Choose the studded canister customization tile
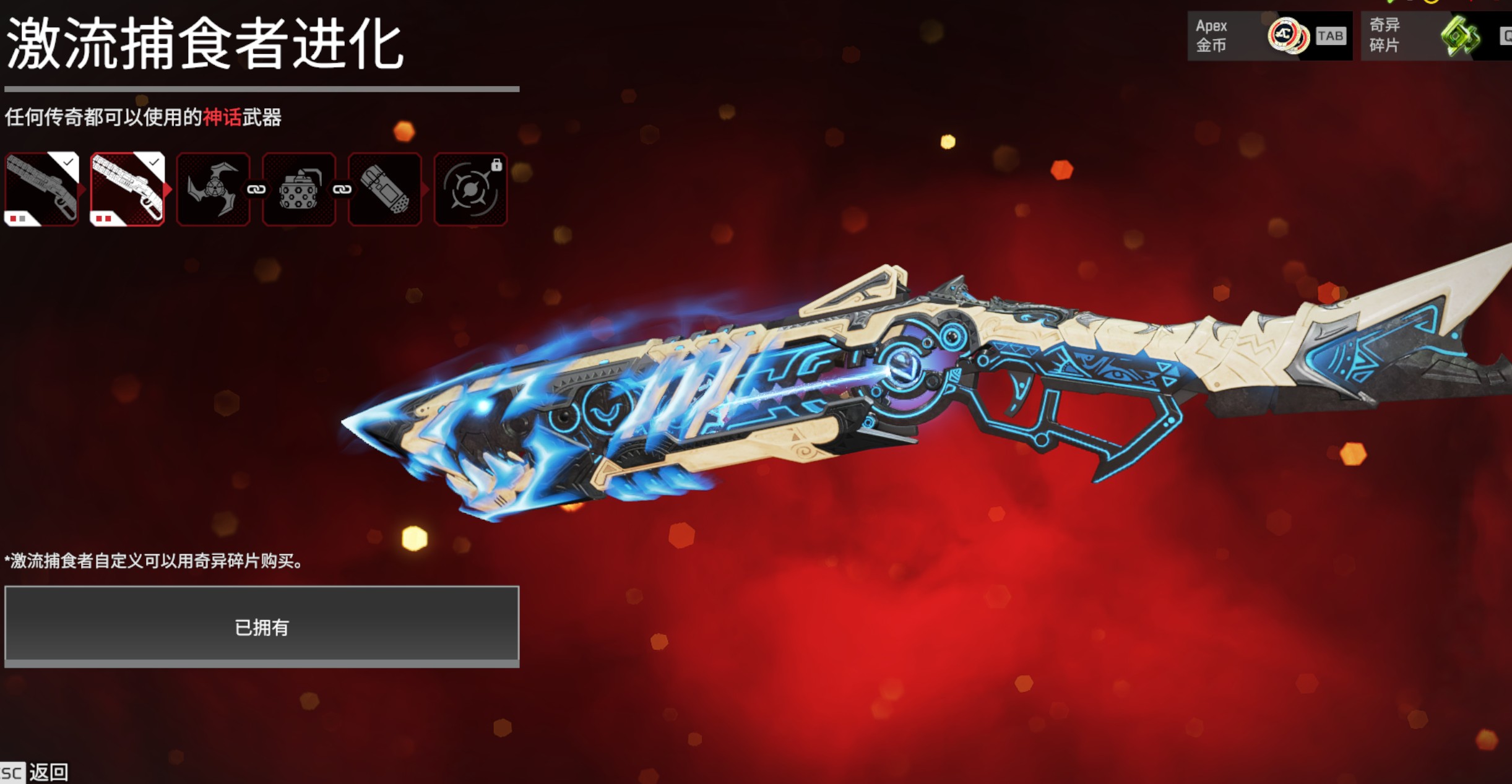Image resolution: width=1512 pixels, height=784 pixels. 299,189
